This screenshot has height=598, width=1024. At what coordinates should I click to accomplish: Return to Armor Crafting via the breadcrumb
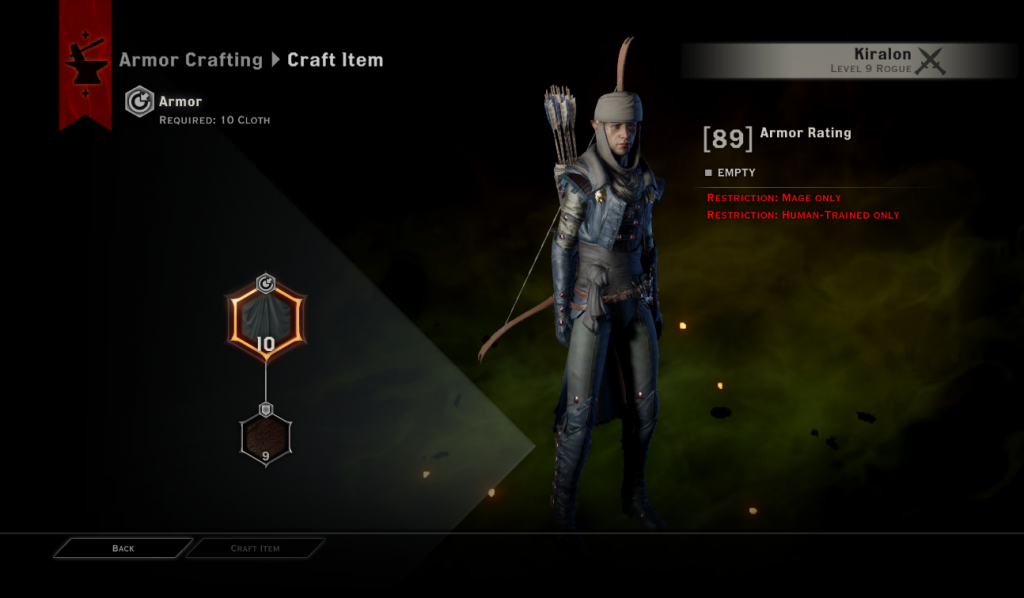190,60
